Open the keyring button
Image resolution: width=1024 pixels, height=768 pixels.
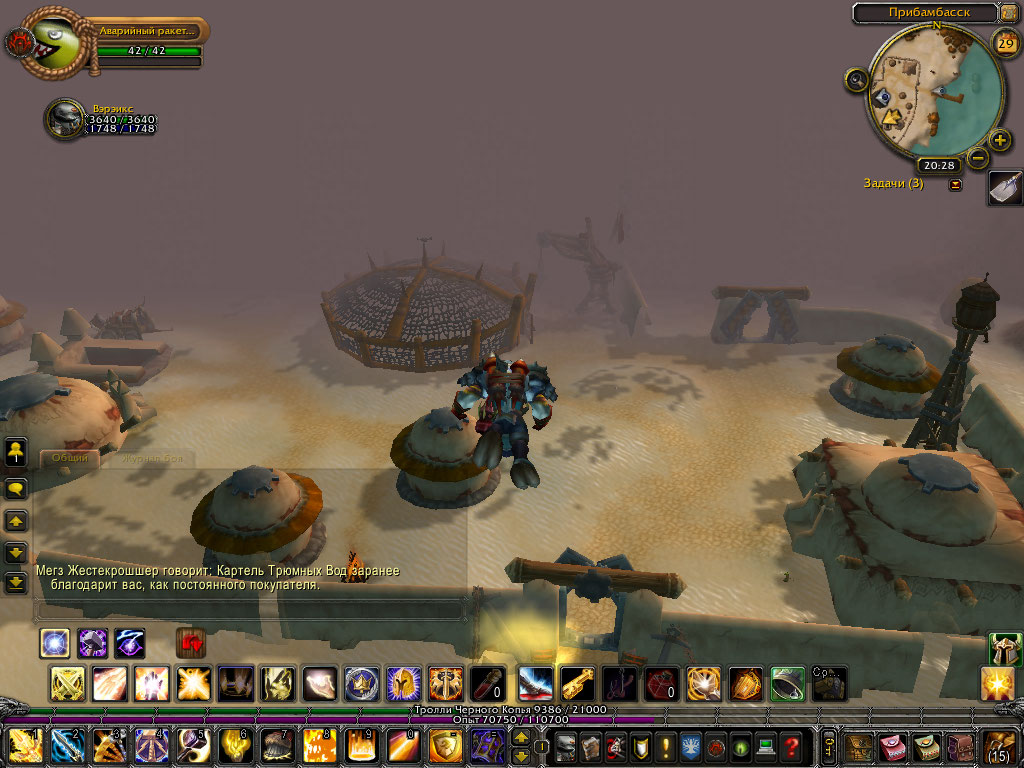(x=829, y=746)
